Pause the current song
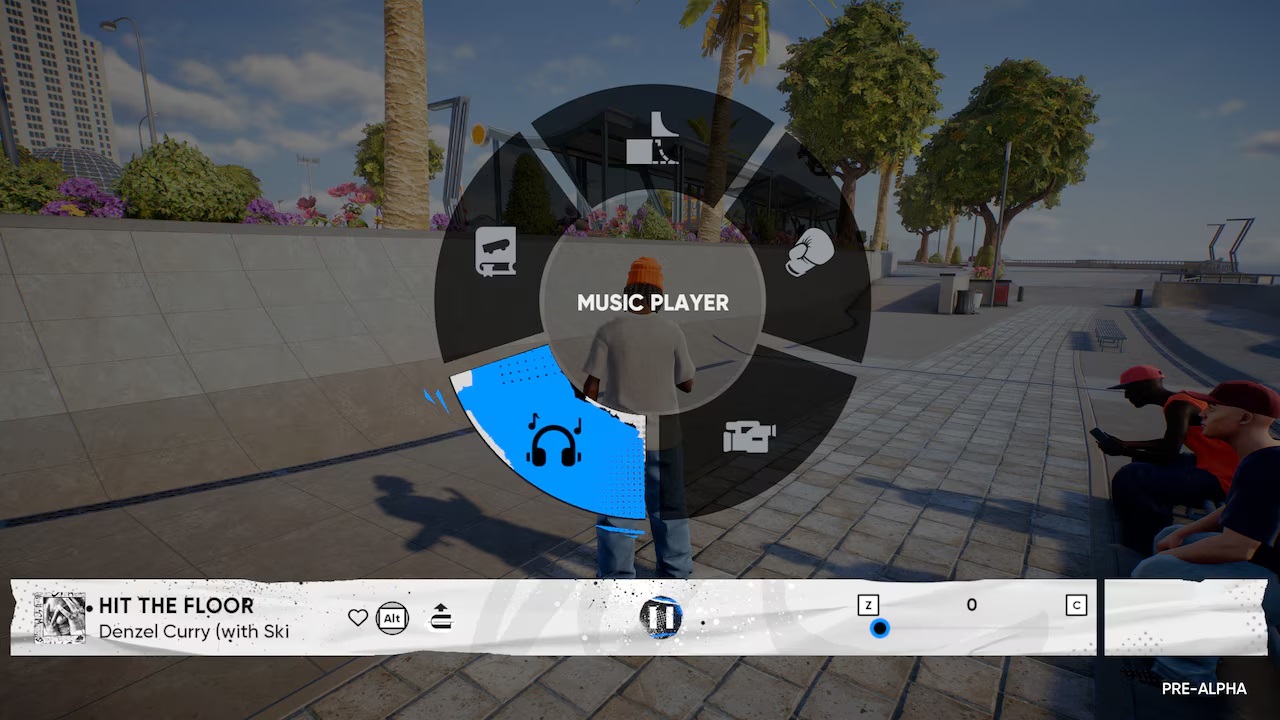This screenshot has height=720, width=1280. (x=661, y=617)
